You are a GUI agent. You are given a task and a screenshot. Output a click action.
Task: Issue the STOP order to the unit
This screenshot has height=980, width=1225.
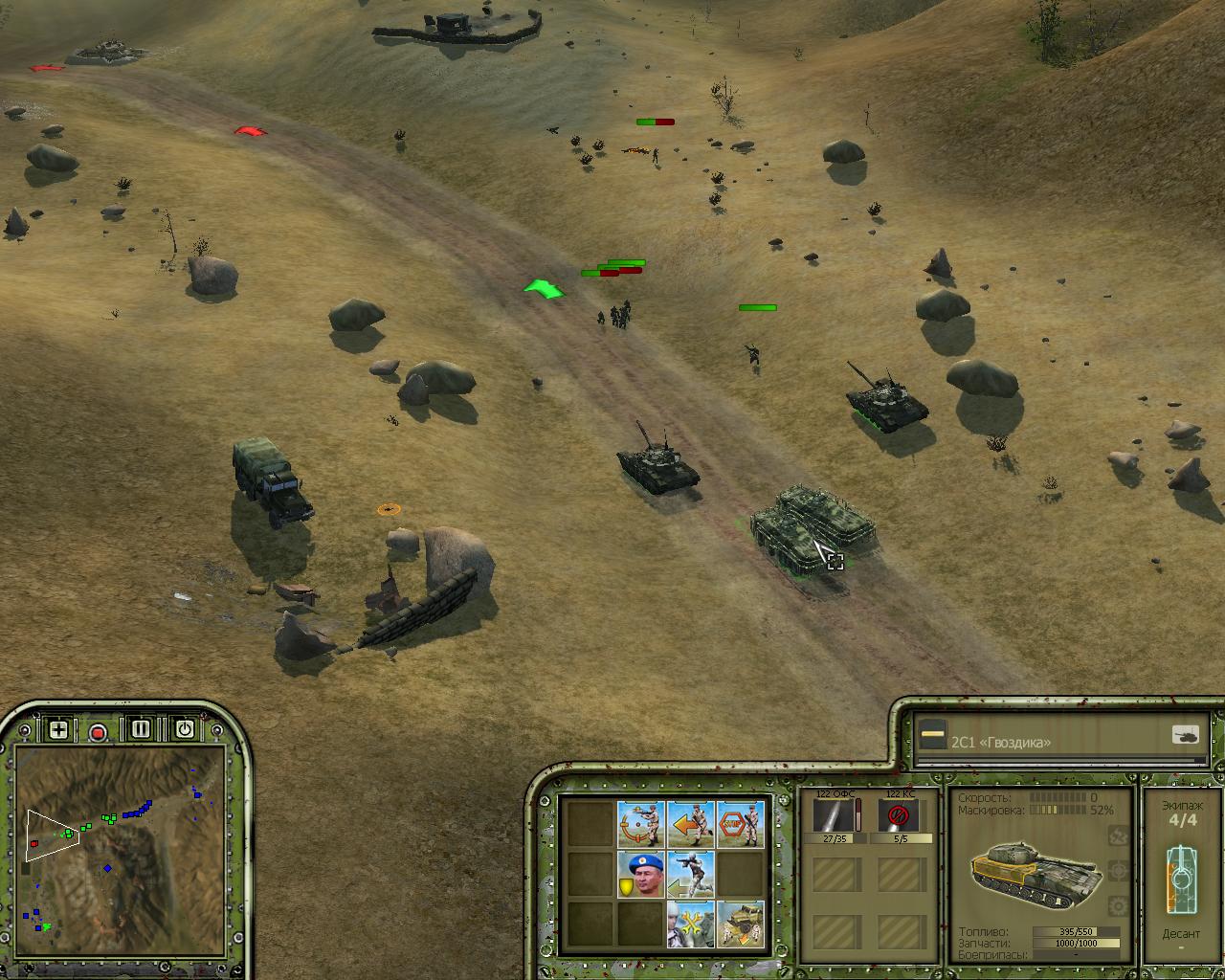point(740,824)
